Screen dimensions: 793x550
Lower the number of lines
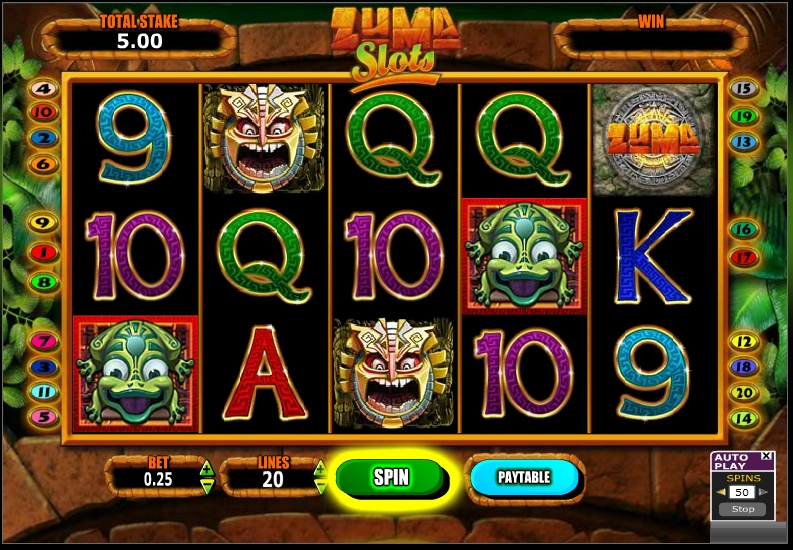tap(320, 486)
